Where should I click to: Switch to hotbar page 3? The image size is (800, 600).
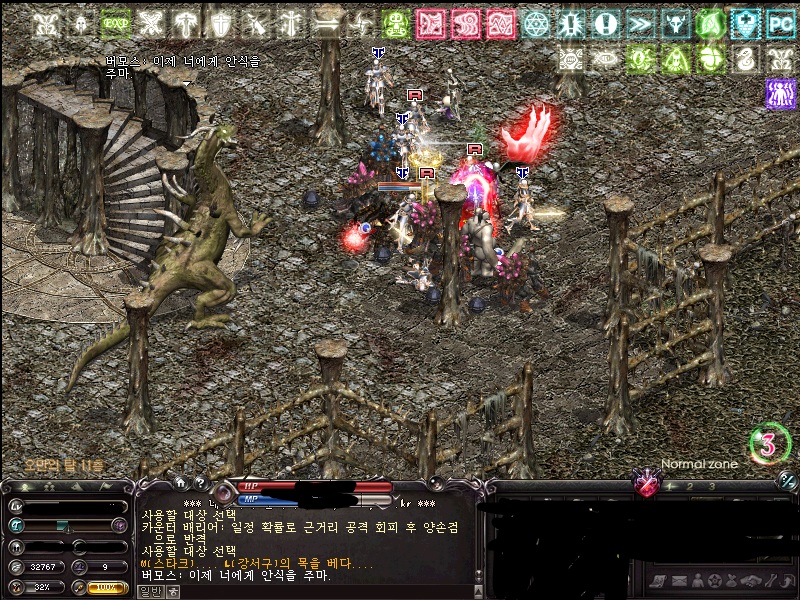tap(711, 486)
